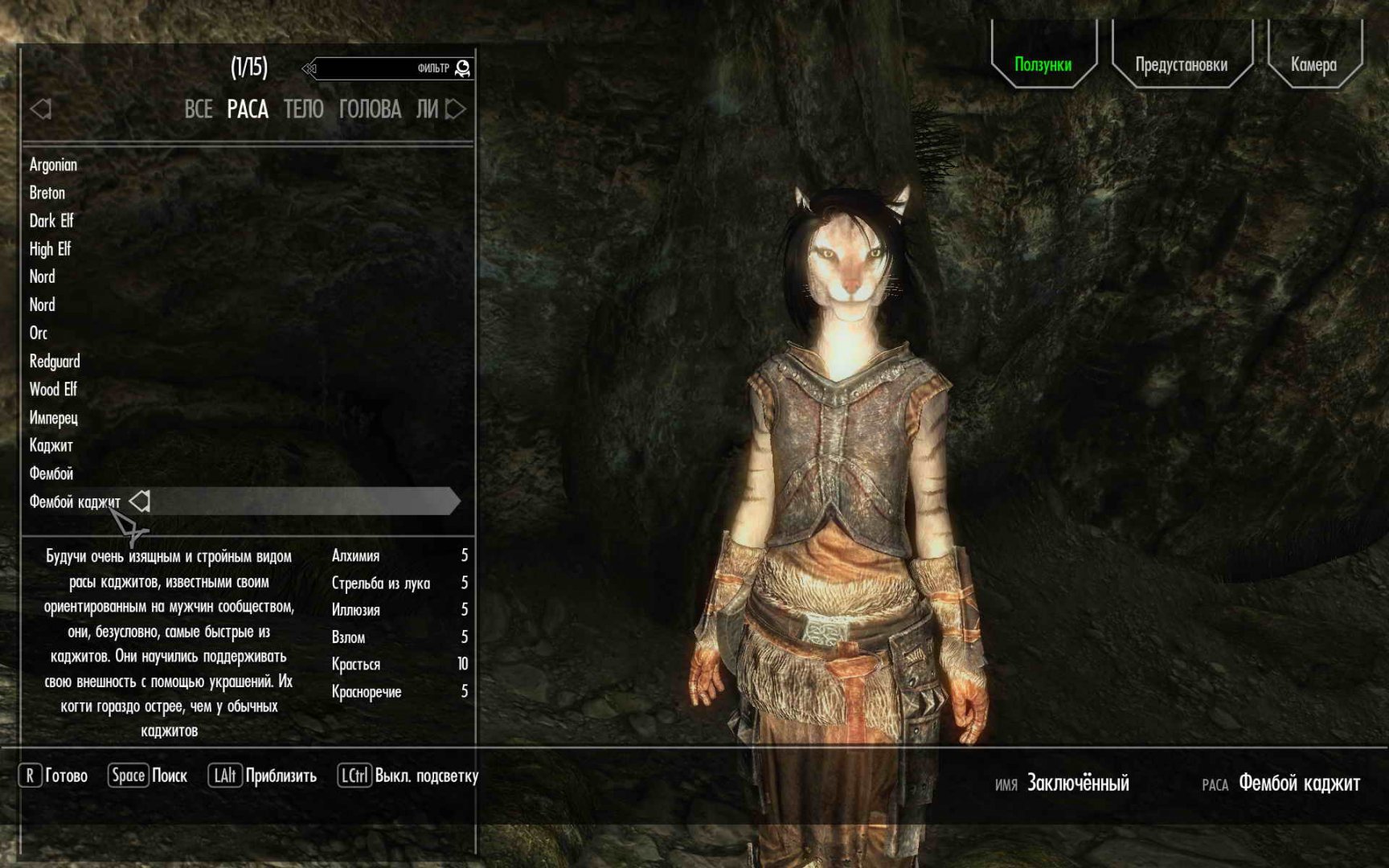Pick the Dark Elf race
The height and width of the screenshot is (868, 1389).
51,221
